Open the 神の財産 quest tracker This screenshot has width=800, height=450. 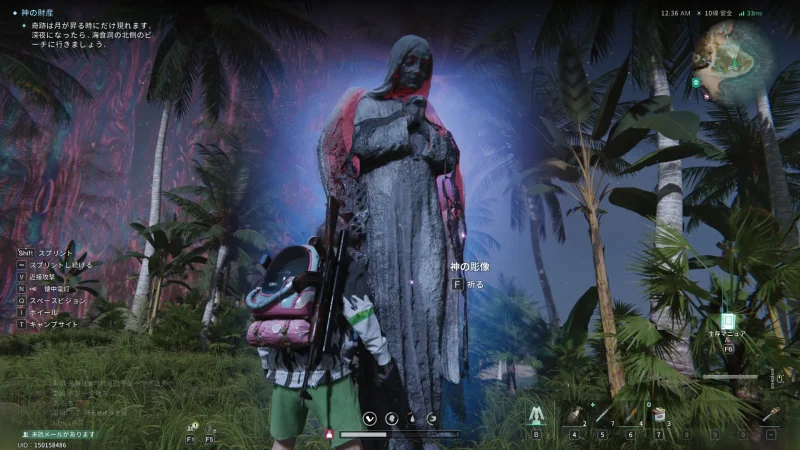pos(40,13)
